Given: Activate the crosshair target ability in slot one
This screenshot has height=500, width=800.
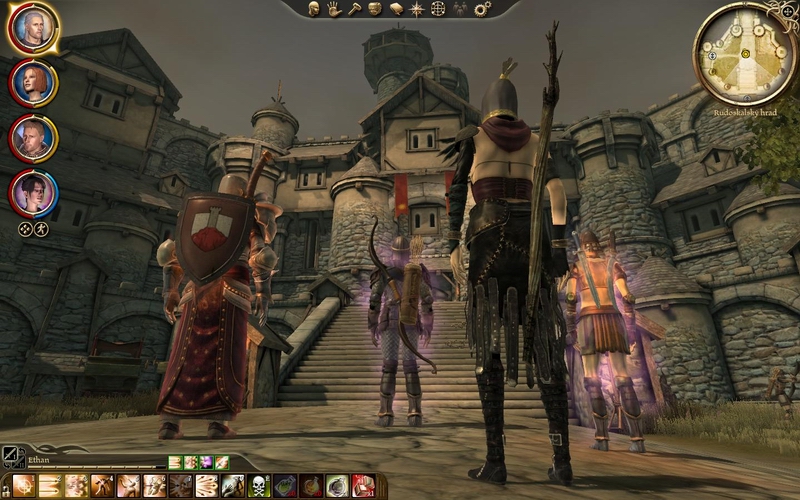Looking at the screenshot, I should click(x=24, y=486).
